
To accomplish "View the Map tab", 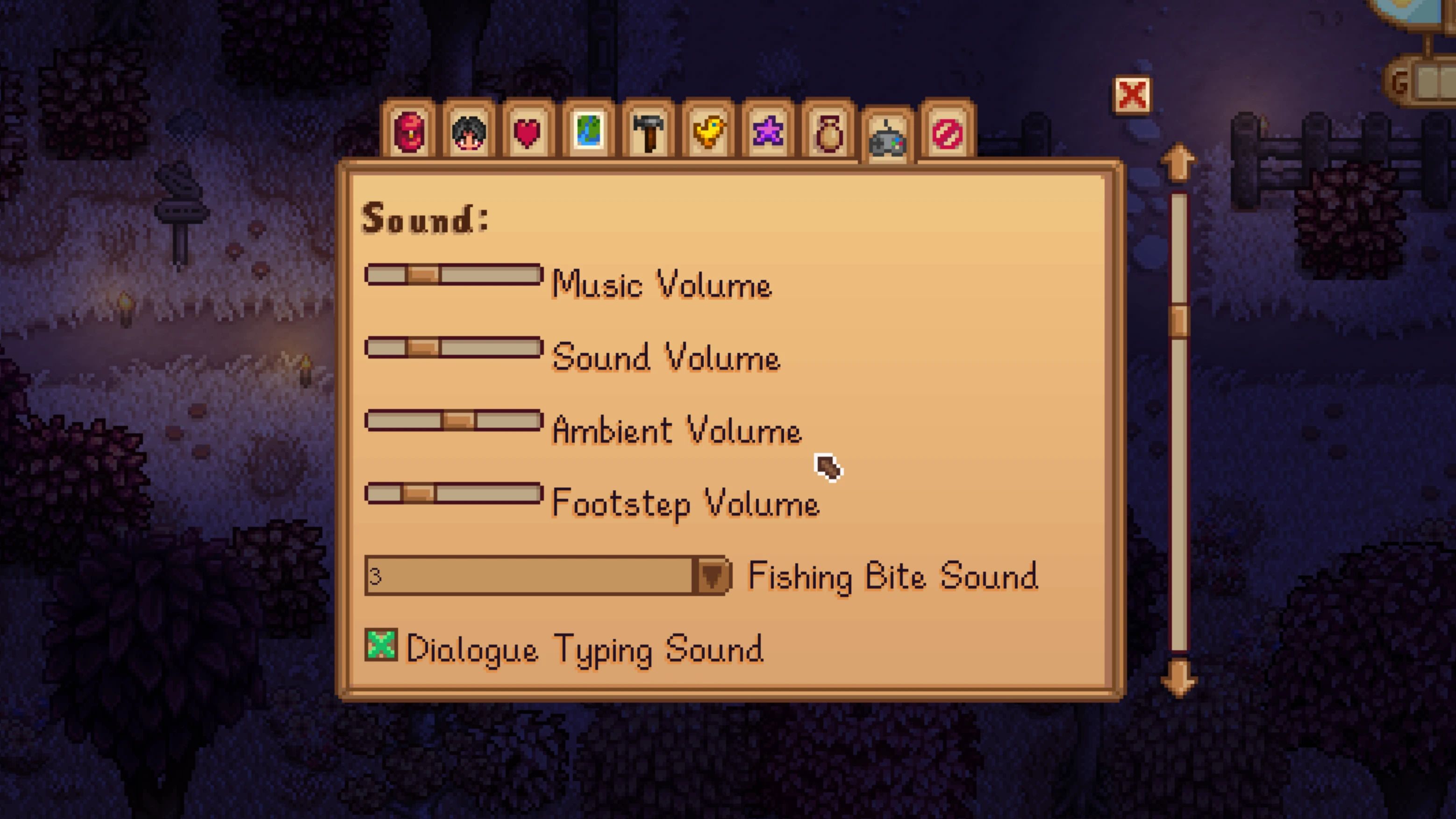I will tap(592, 132).
